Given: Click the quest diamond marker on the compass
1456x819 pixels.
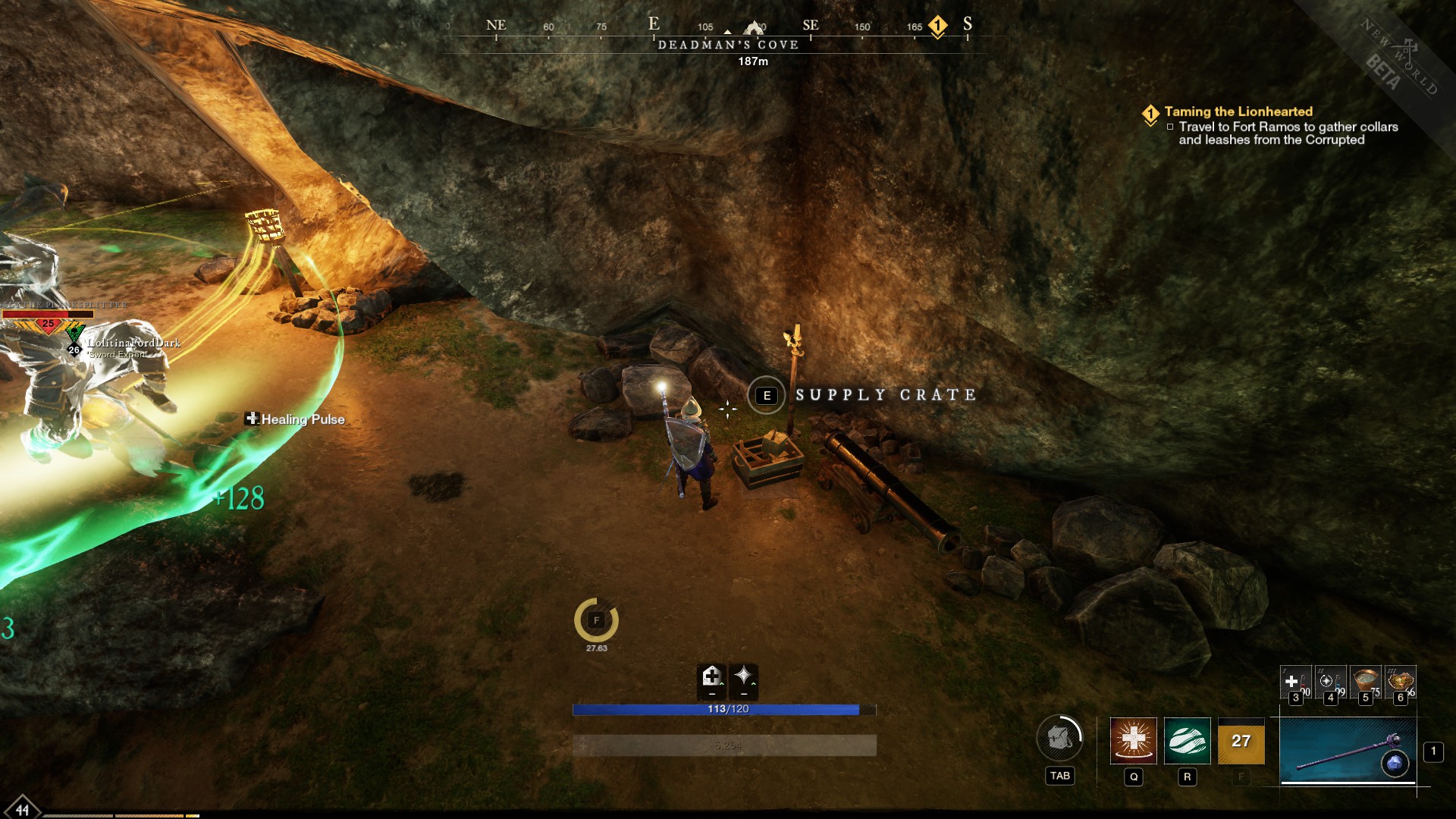Looking at the screenshot, I should 937,26.
